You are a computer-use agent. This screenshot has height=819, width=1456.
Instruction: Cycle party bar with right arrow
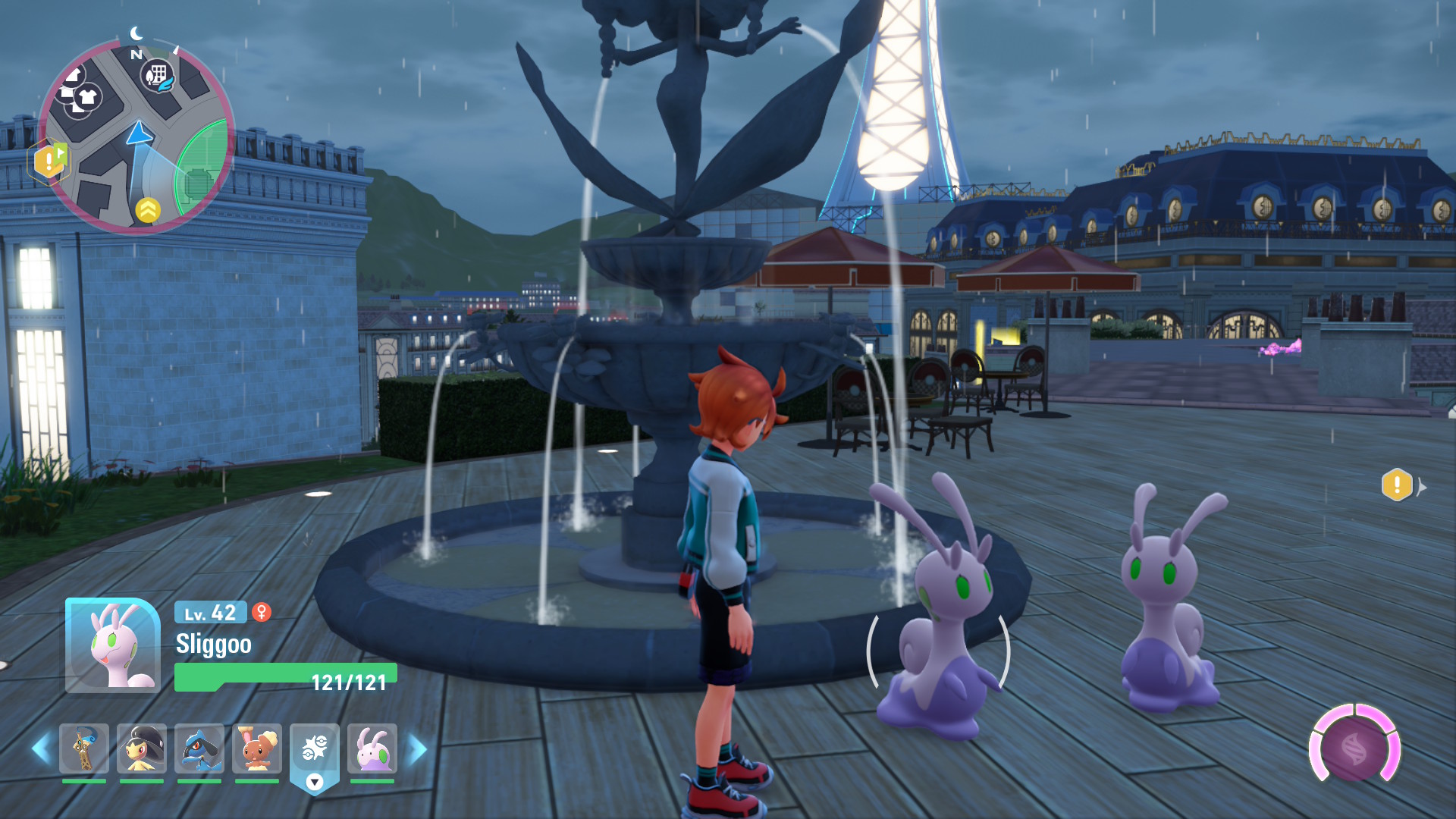click(x=418, y=749)
